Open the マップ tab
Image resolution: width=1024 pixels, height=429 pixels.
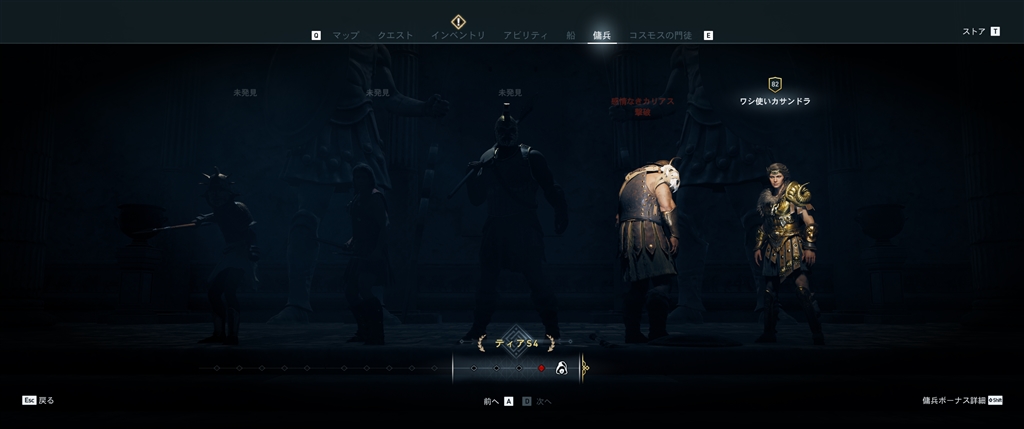point(345,35)
